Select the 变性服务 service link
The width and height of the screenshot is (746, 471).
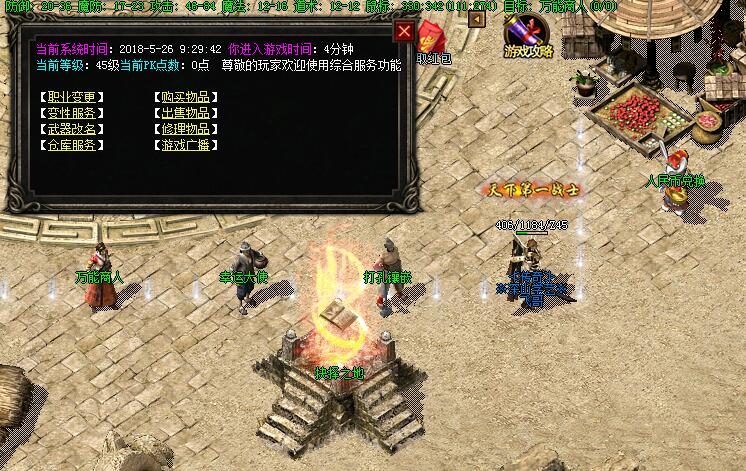click(x=72, y=113)
